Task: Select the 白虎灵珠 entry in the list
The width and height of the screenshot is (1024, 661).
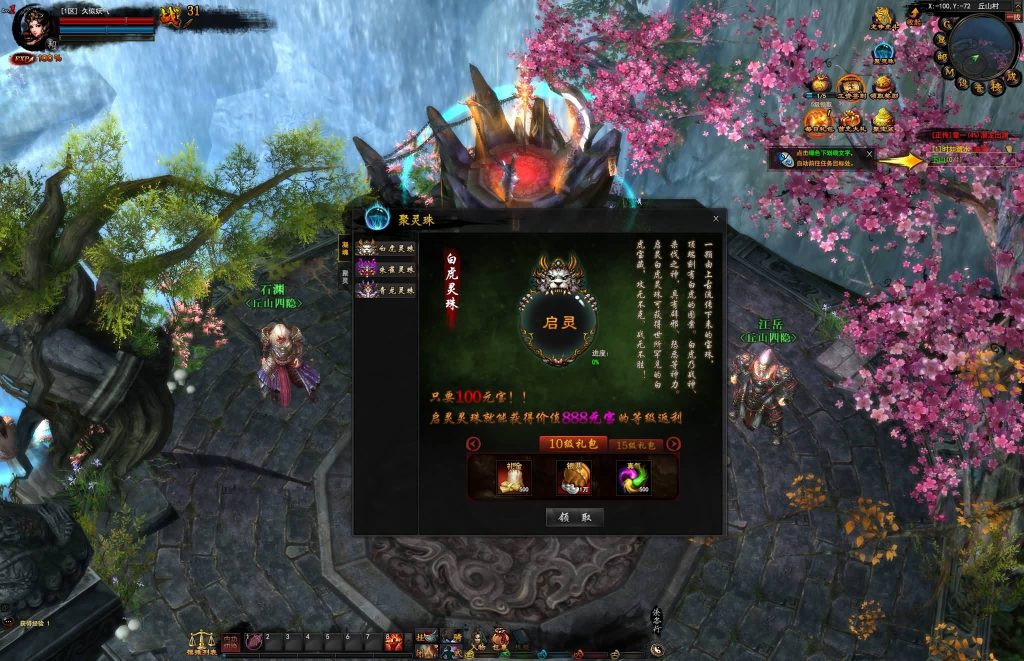Action: coord(385,248)
